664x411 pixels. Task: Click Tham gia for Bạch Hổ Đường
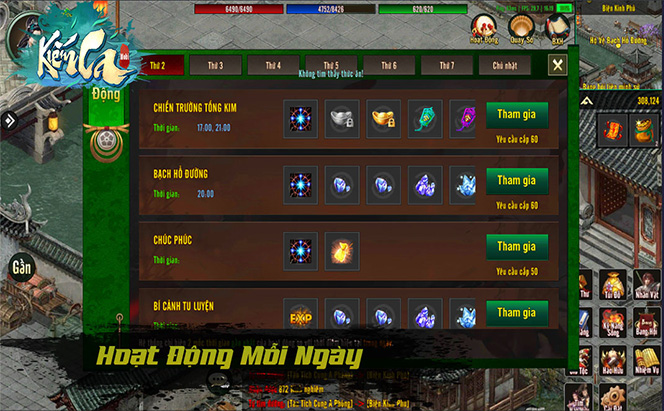[517, 181]
